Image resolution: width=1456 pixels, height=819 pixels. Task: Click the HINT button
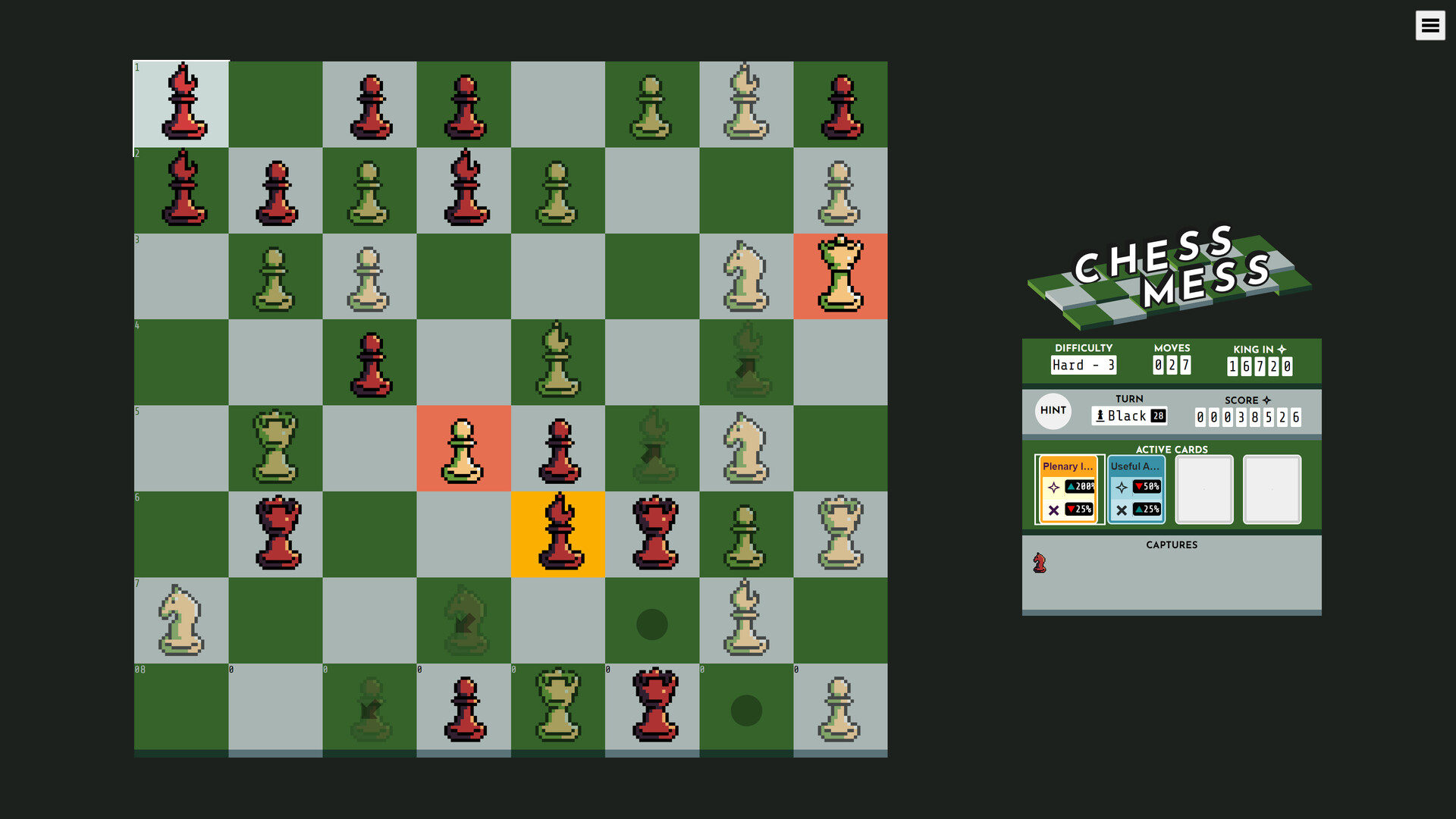click(x=1053, y=410)
